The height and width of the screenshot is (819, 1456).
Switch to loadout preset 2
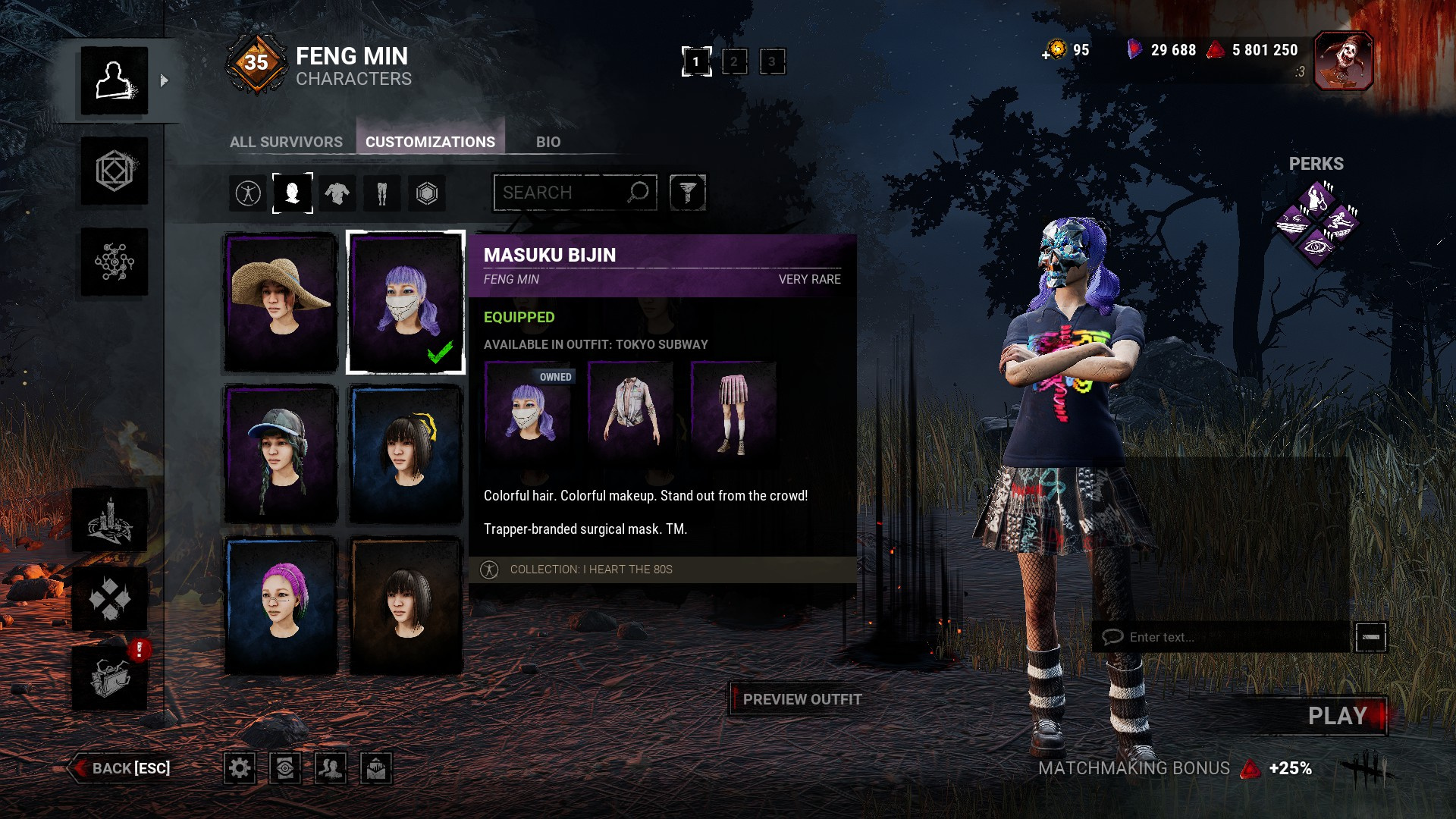click(x=734, y=61)
